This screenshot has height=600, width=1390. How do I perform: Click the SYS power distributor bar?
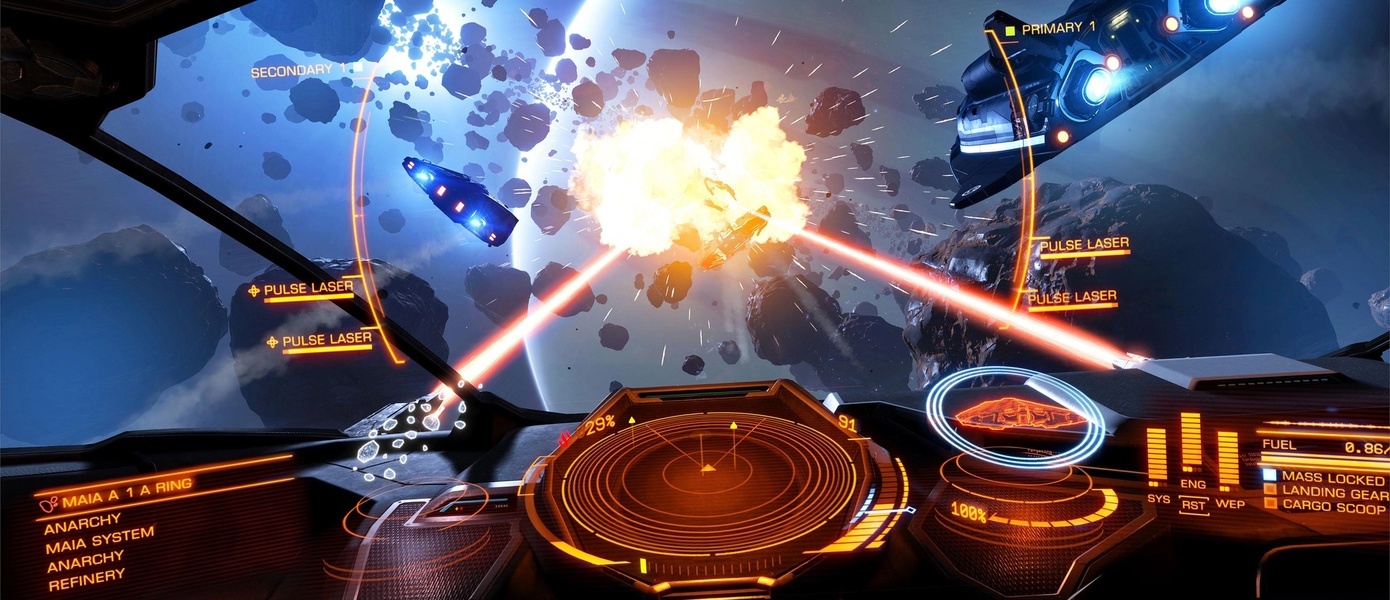1157,455
